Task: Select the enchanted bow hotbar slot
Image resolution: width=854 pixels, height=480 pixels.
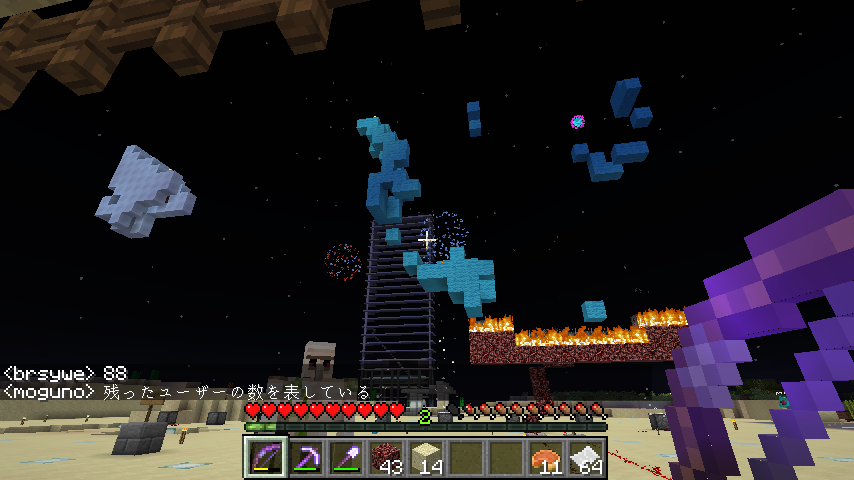Action: point(266,458)
